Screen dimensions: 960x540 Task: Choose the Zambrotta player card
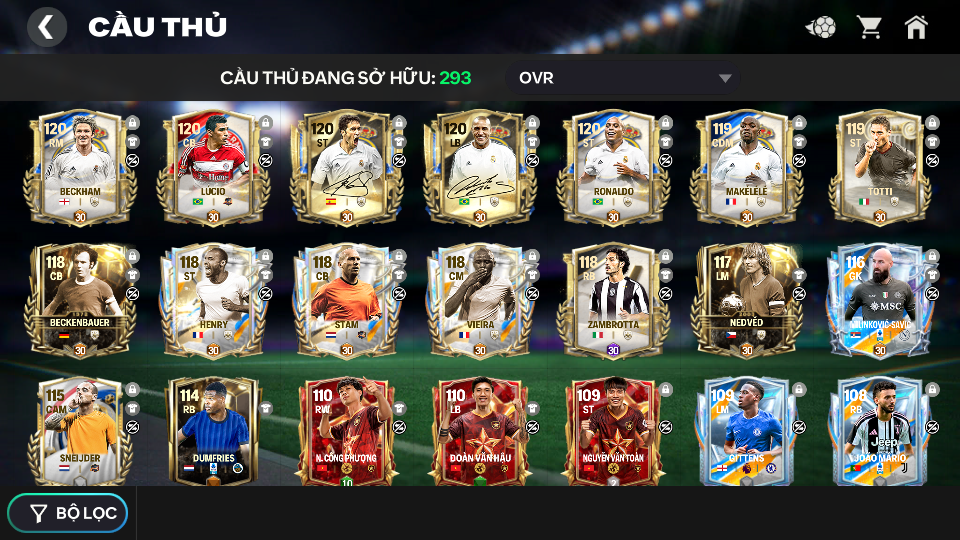click(613, 300)
